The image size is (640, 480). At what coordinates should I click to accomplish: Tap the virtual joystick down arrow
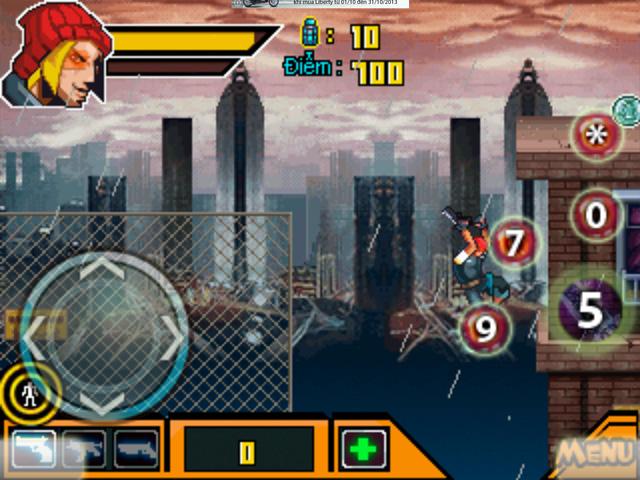click(103, 402)
